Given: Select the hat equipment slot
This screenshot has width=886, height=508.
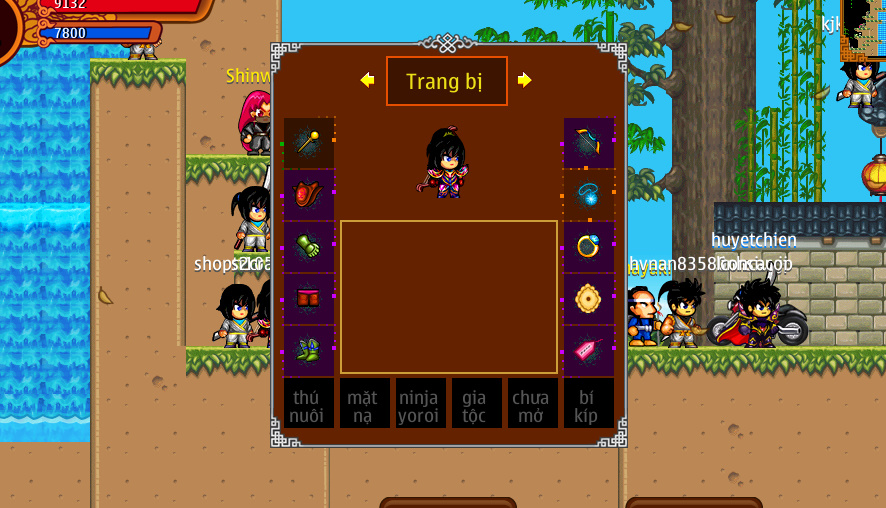Looking at the screenshot, I should [588, 143].
